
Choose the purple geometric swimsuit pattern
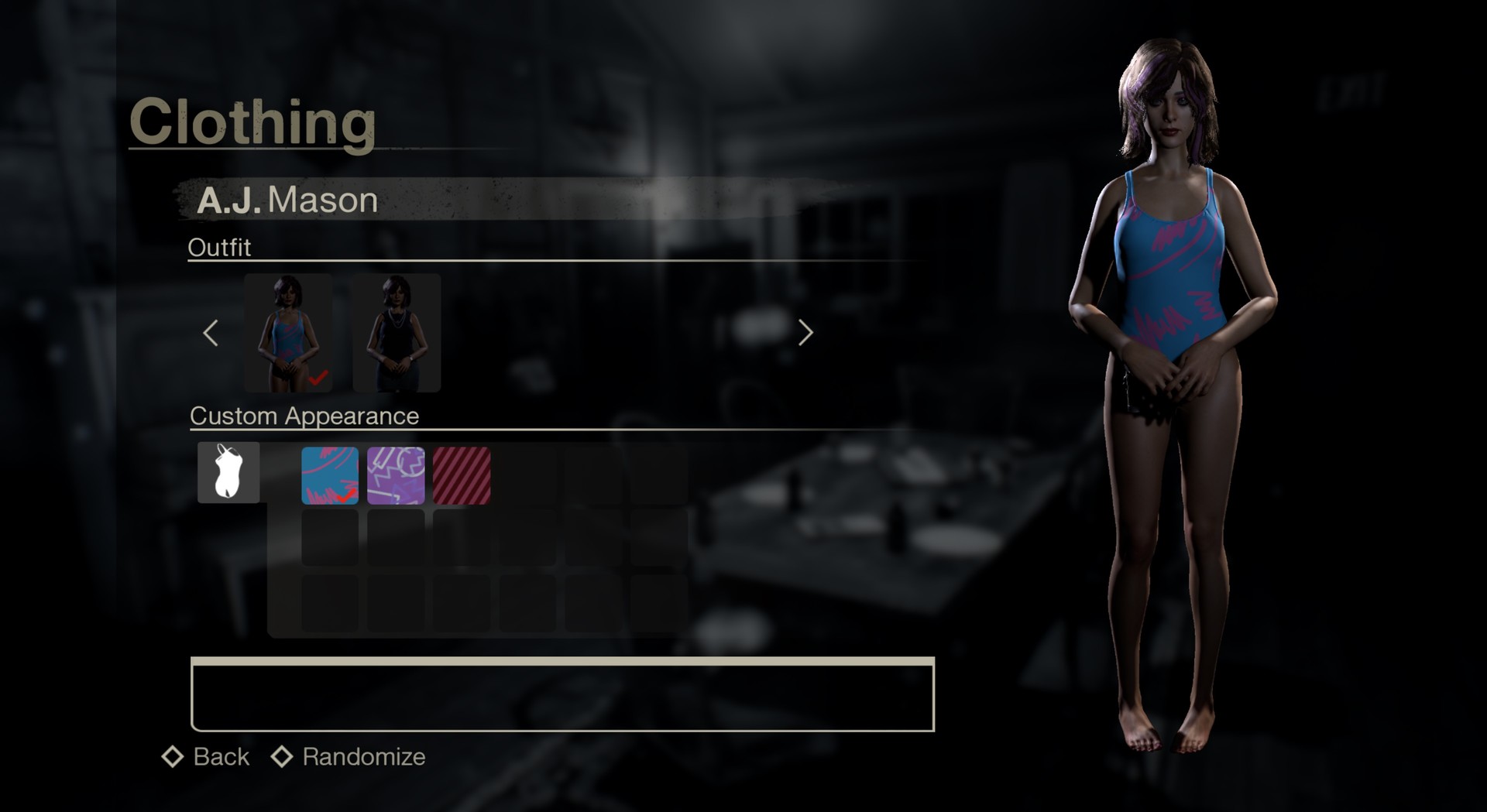396,476
